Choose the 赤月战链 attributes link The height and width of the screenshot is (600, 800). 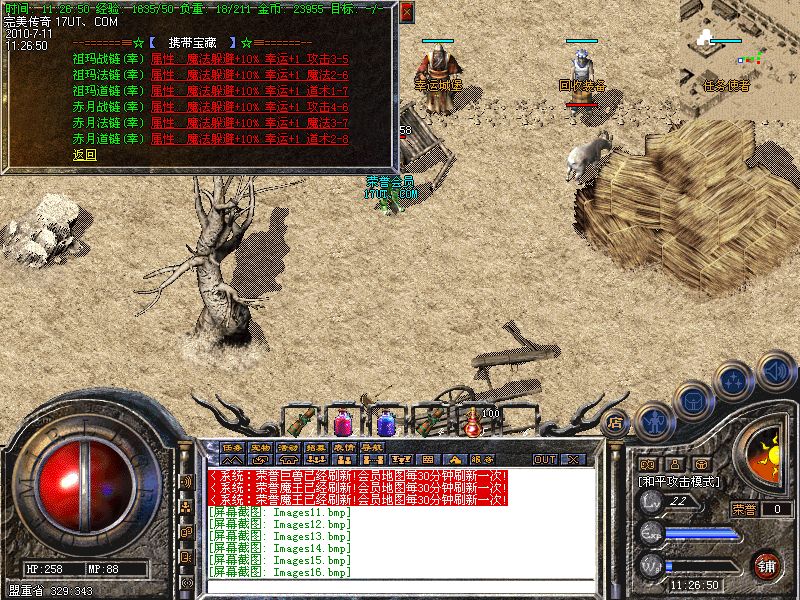pyautogui.click(x=249, y=107)
